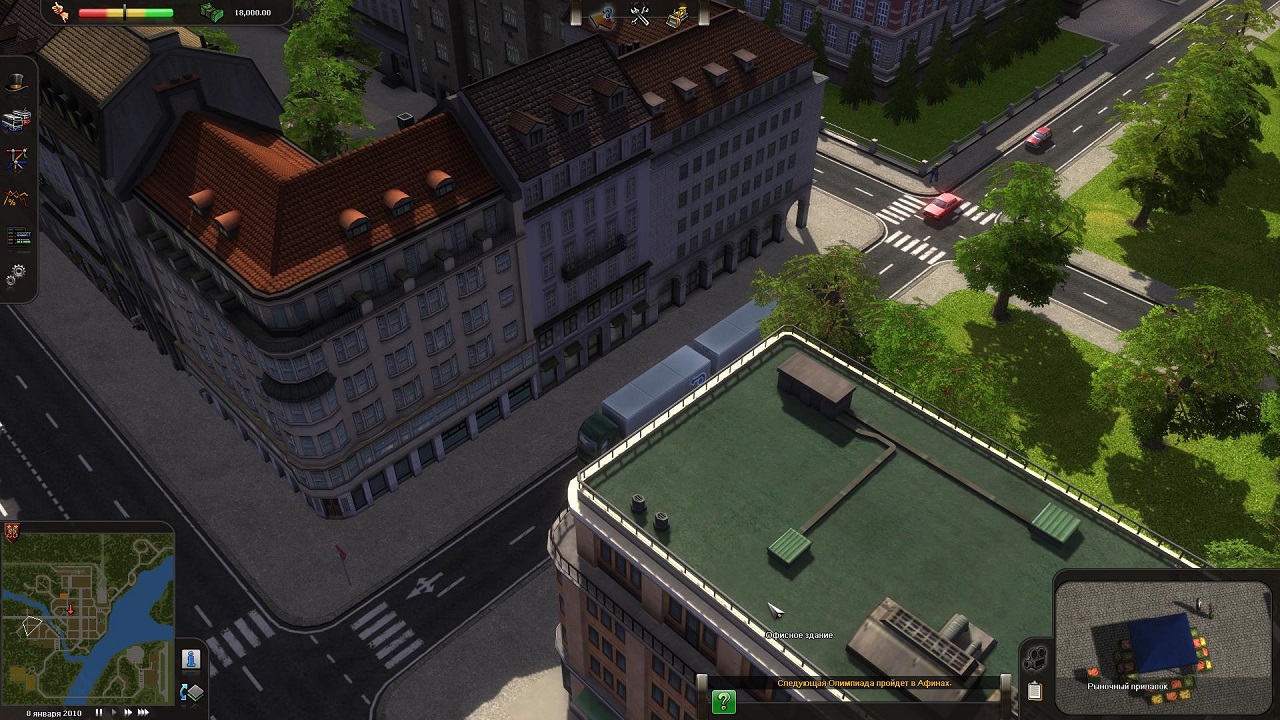Open help with green question mark
The image size is (1280, 720).
click(x=723, y=702)
